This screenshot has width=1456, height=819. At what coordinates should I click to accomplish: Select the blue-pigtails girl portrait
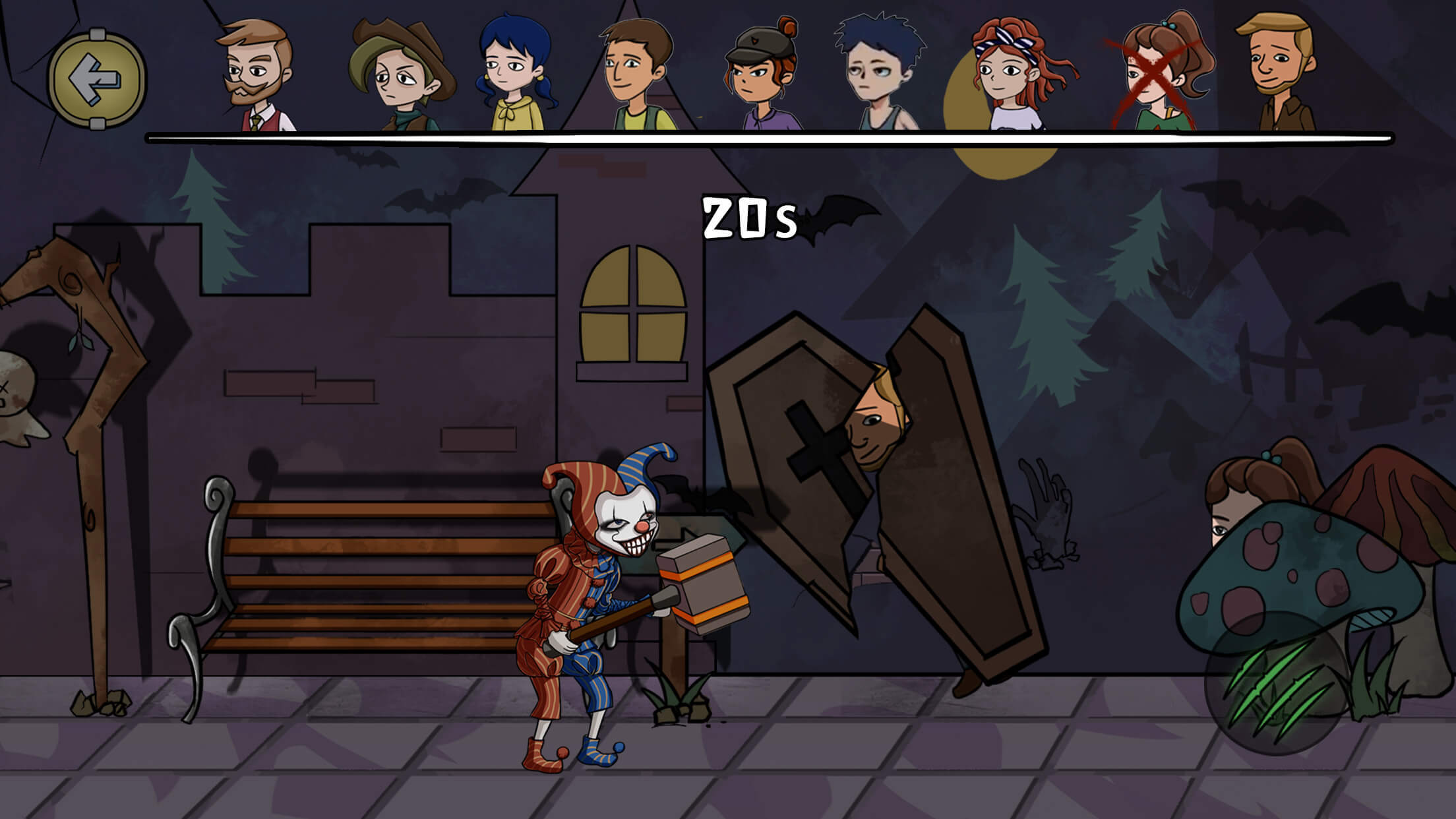(x=513, y=73)
